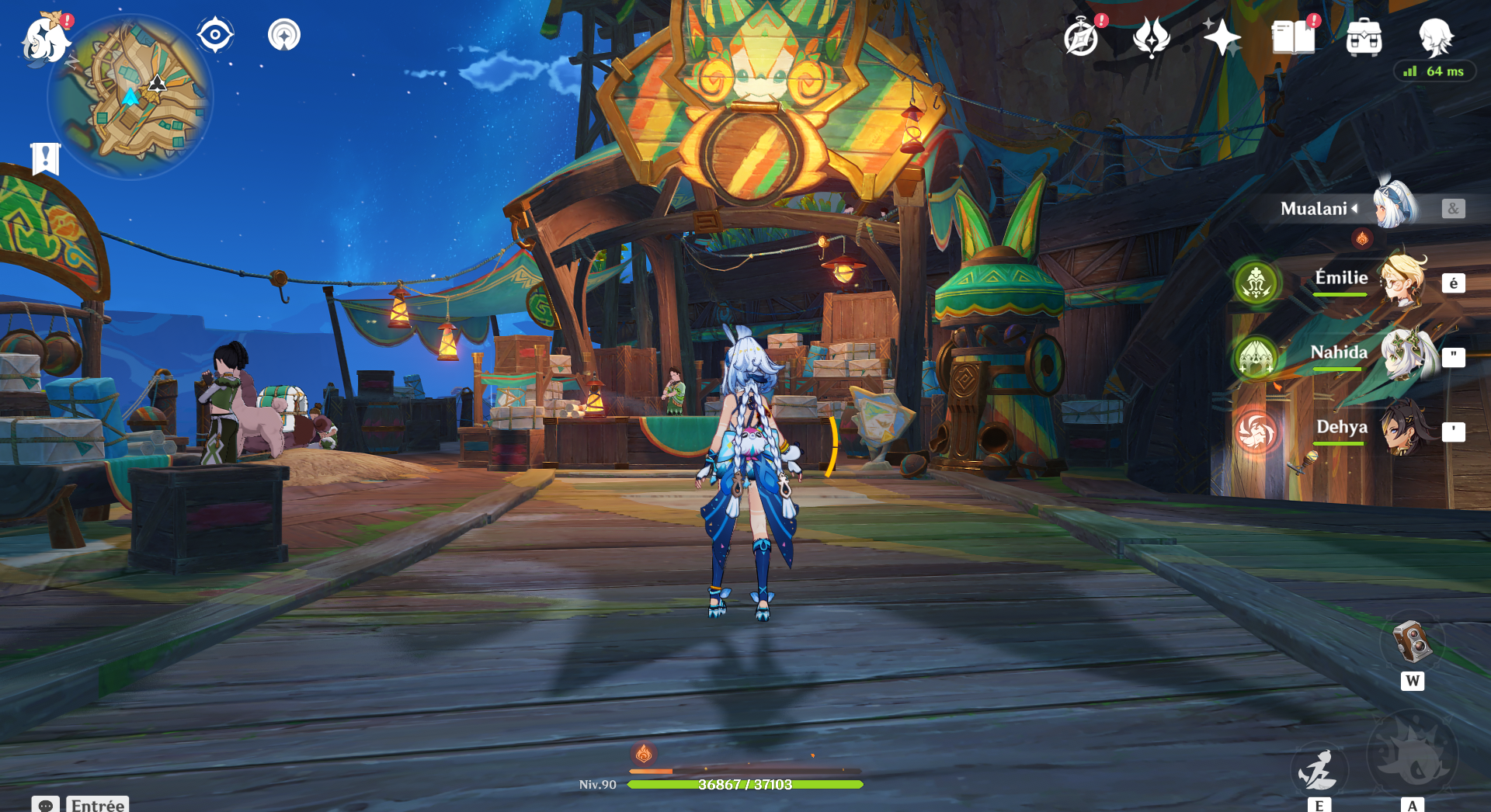The width and height of the screenshot is (1491, 812).
Task: Activate Mualani's elemental burst
Action: click(x=1412, y=755)
